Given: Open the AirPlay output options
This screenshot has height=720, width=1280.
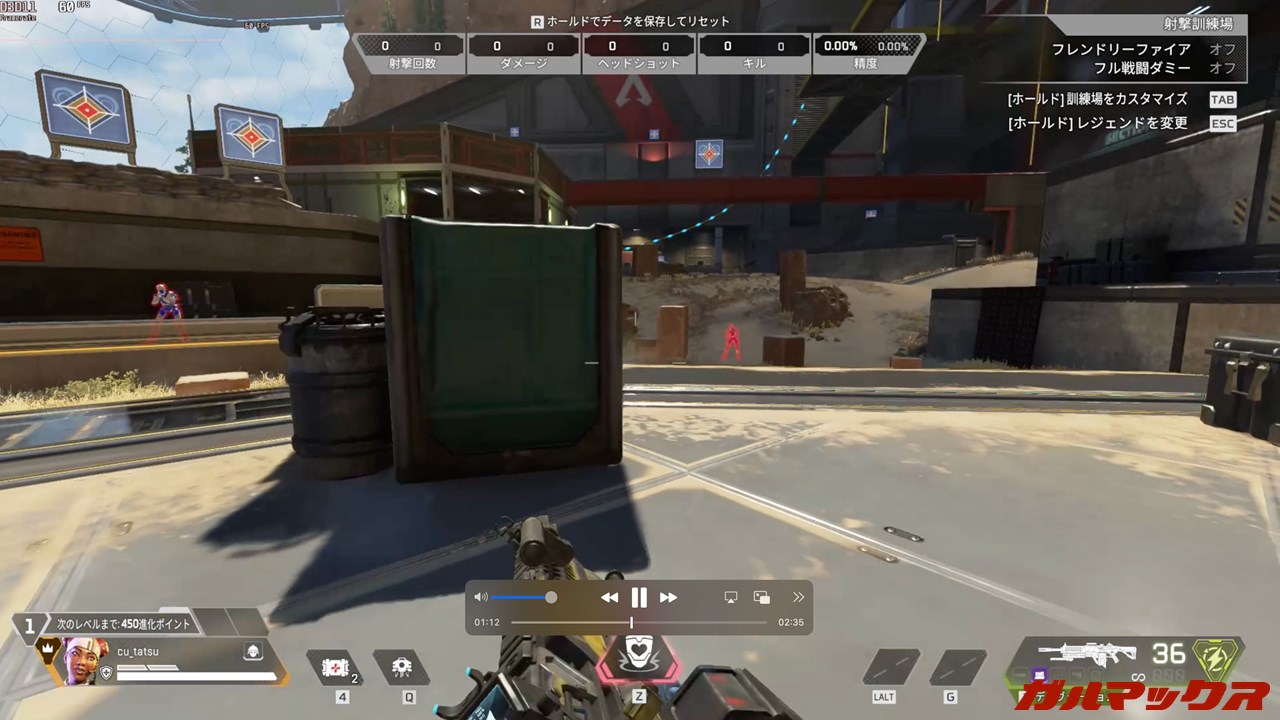Looking at the screenshot, I should pyautogui.click(x=731, y=597).
